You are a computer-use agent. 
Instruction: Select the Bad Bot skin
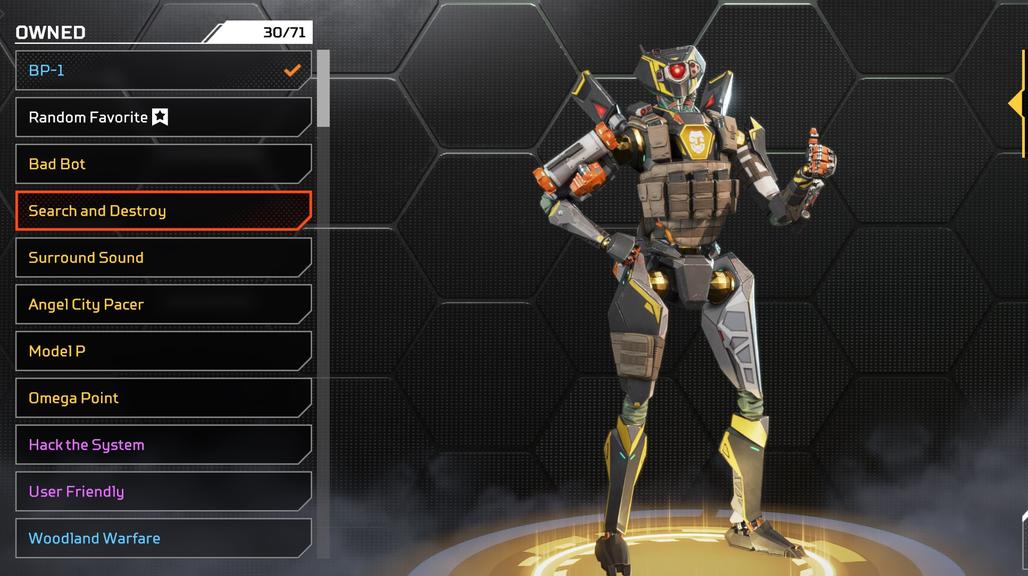coord(163,164)
